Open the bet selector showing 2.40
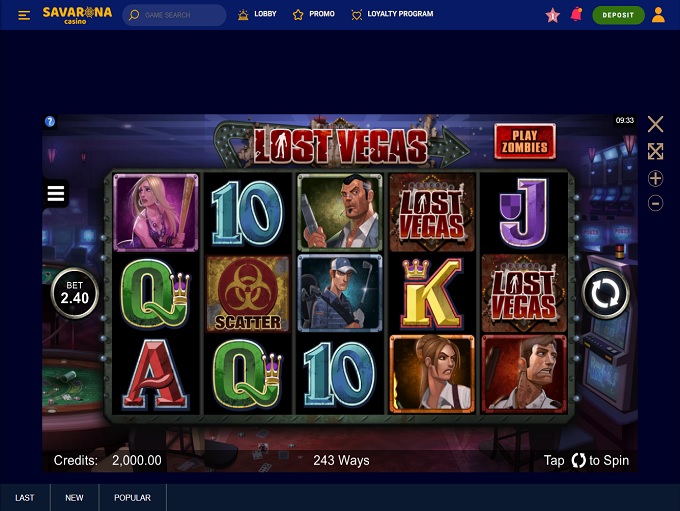 (x=75, y=292)
